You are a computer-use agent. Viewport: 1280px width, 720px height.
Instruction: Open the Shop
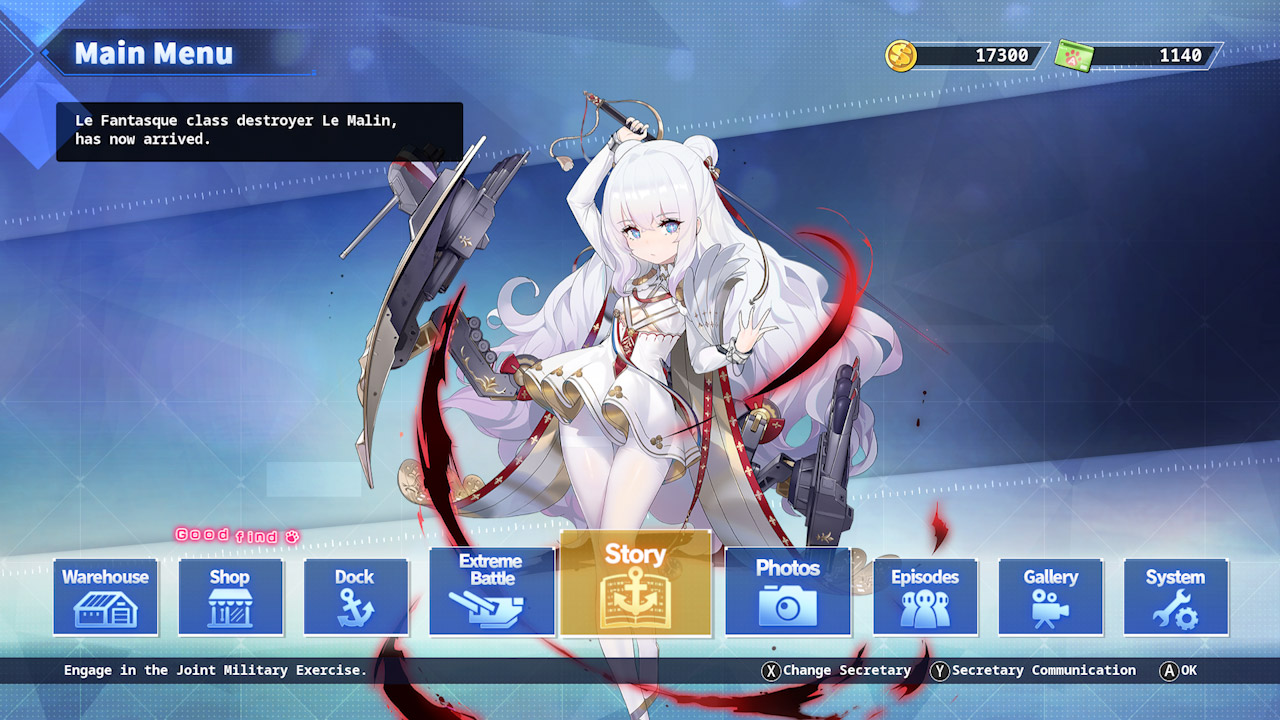[229, 597]
